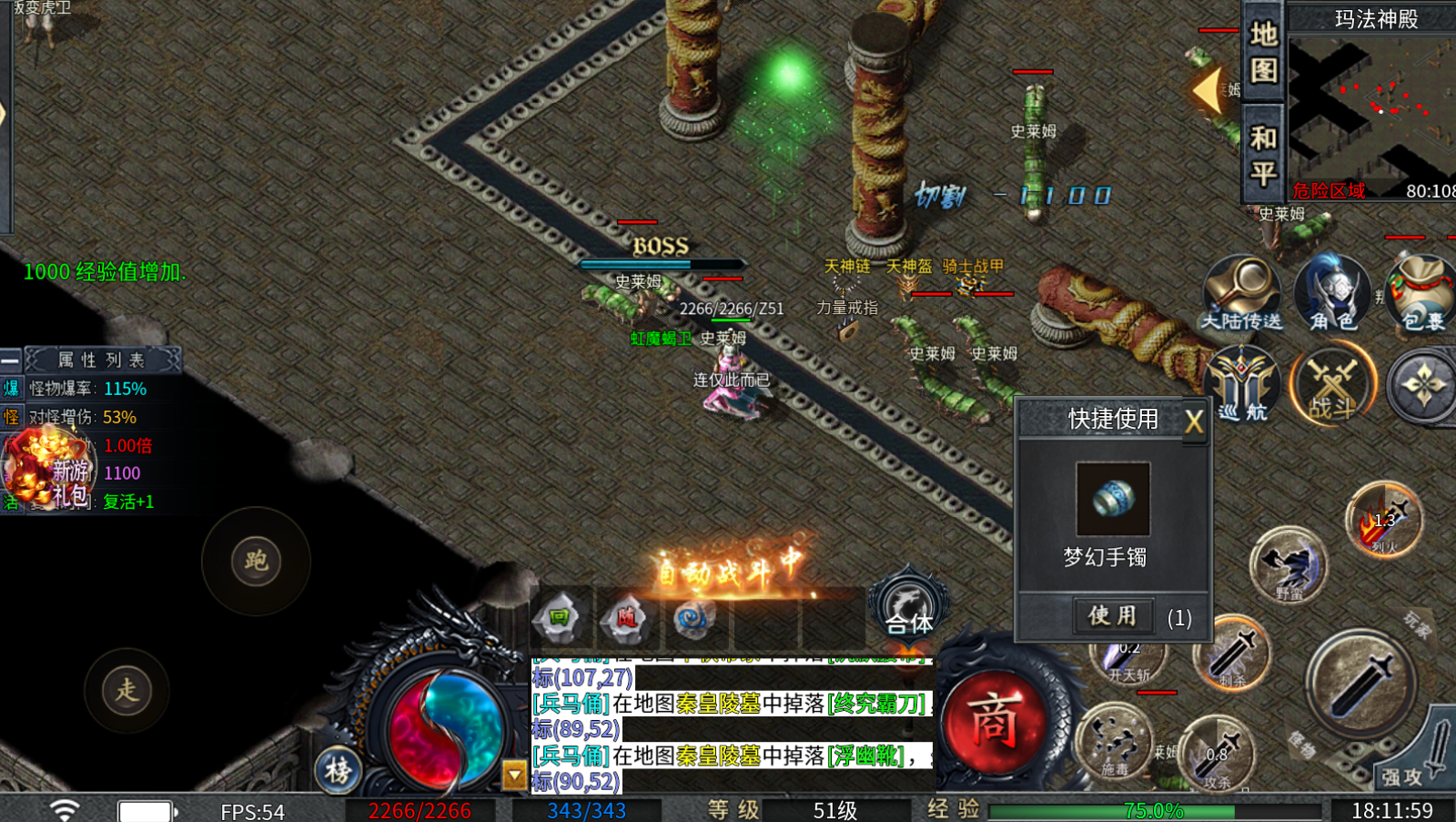Open the 大陆传送 teleport menu
The image size is (1456, 822).
pyautogui.click(x=1241, y=293)
